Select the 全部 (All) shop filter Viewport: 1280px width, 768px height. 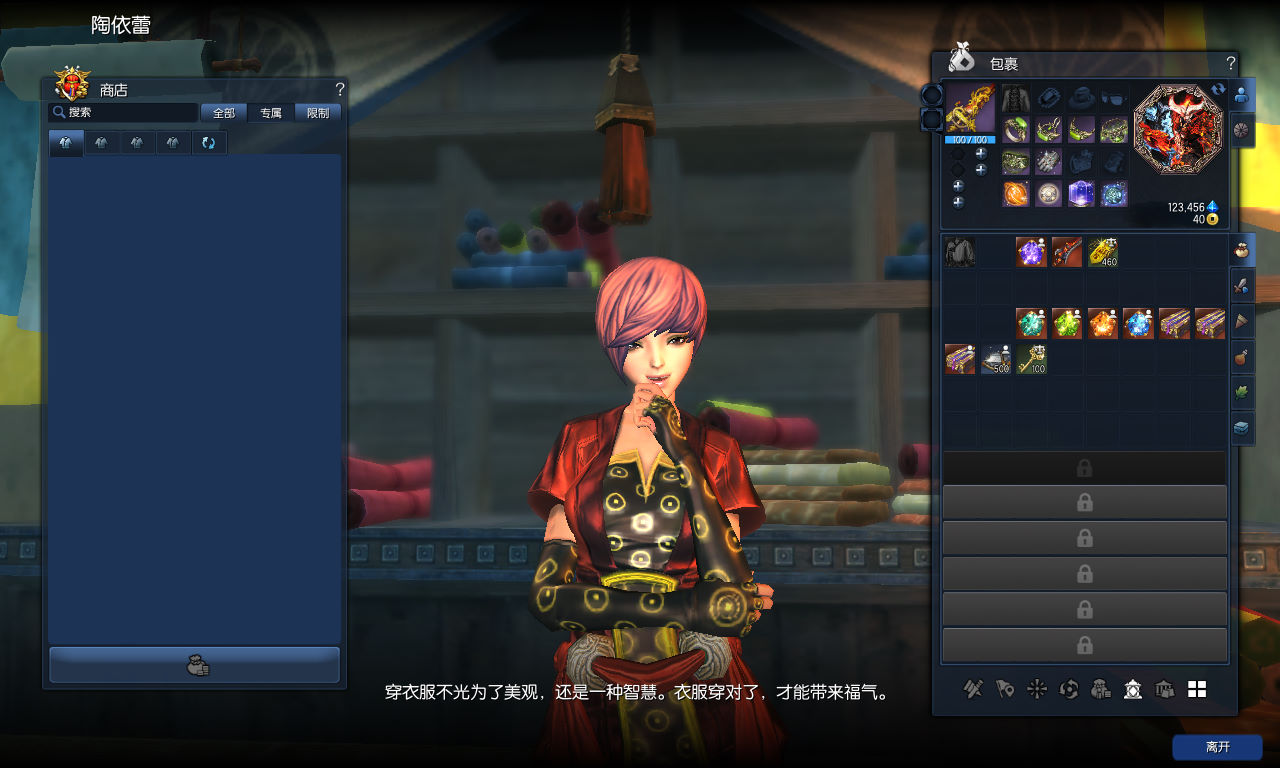pos(224,113)
